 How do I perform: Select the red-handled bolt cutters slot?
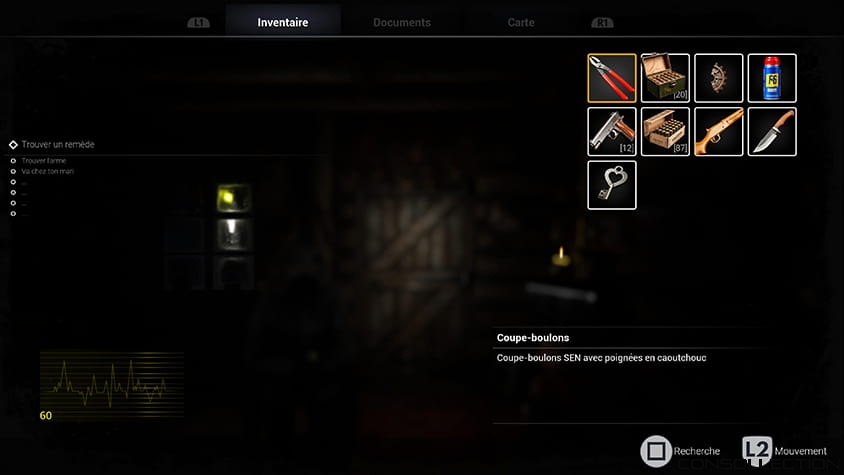tap(612, 78)
